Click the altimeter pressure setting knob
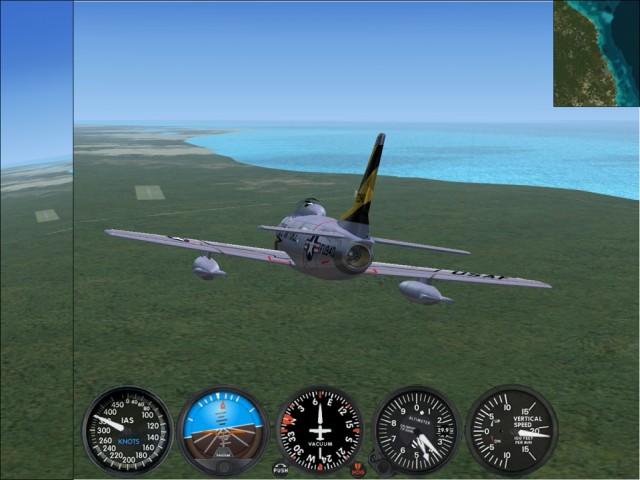Screen dimensions: 640x480 (379, 466)
